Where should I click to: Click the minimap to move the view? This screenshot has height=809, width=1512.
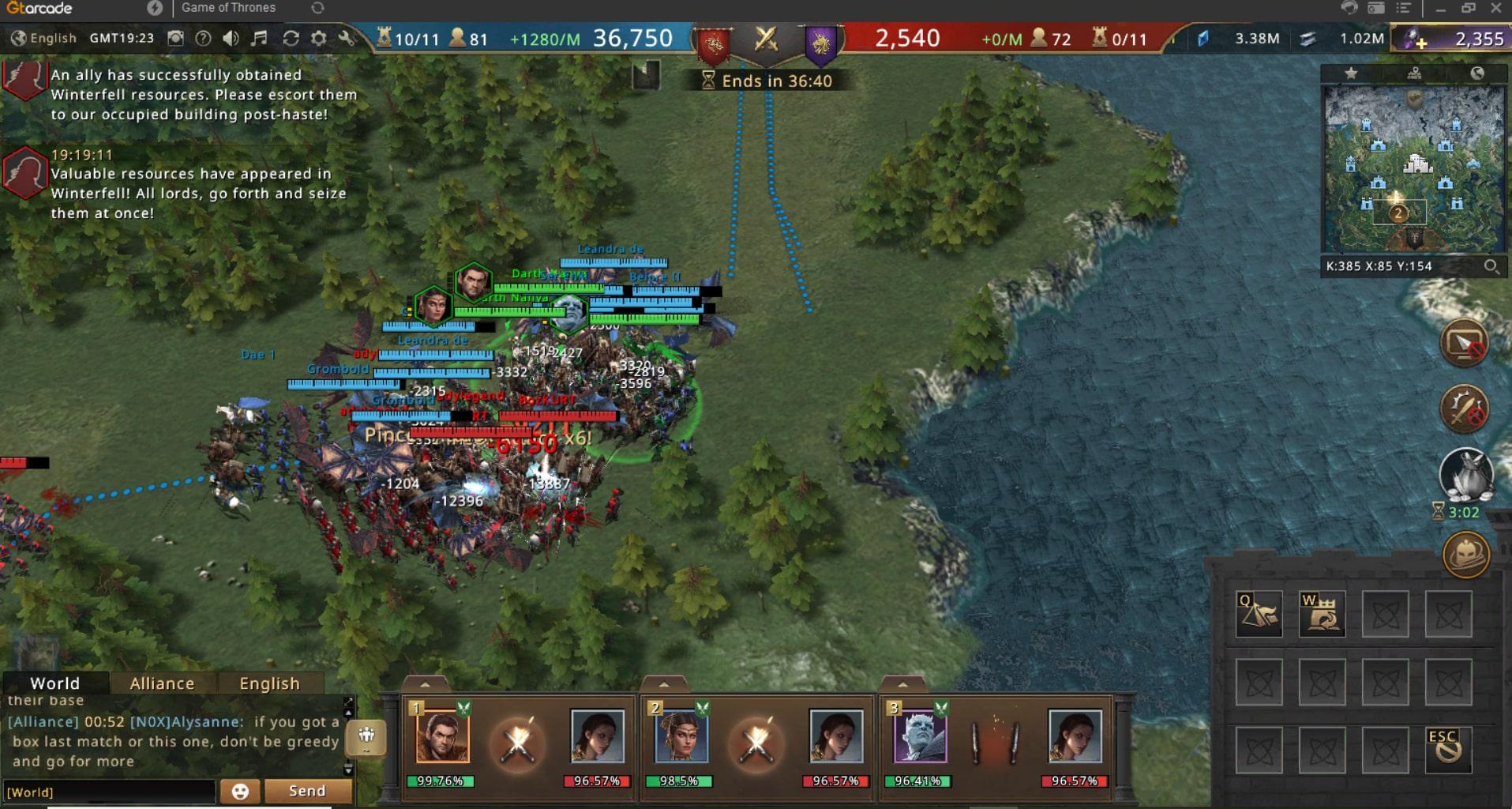click(1413, 170)
